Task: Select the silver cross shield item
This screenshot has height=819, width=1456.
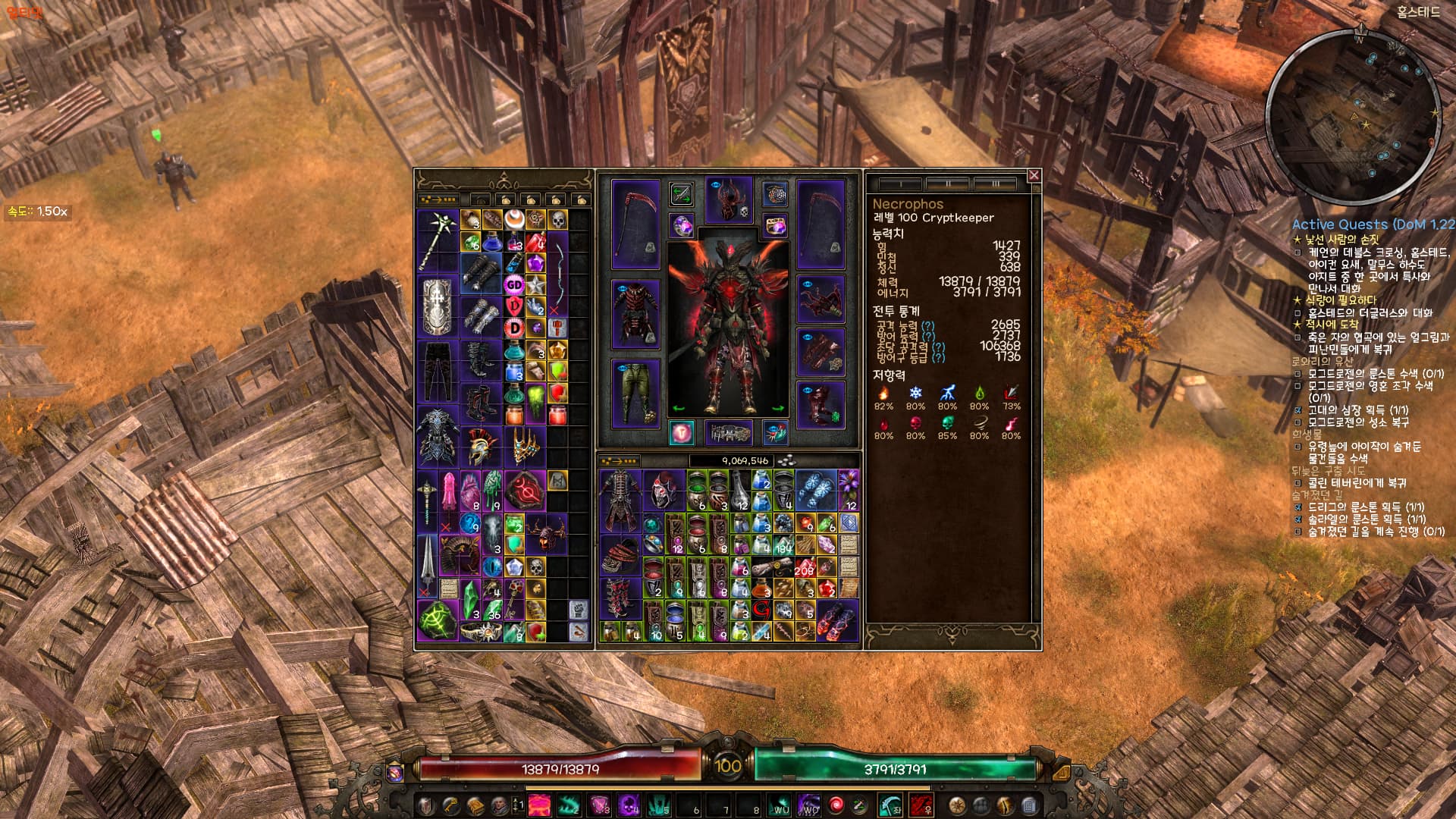Action: click(438, 306)
